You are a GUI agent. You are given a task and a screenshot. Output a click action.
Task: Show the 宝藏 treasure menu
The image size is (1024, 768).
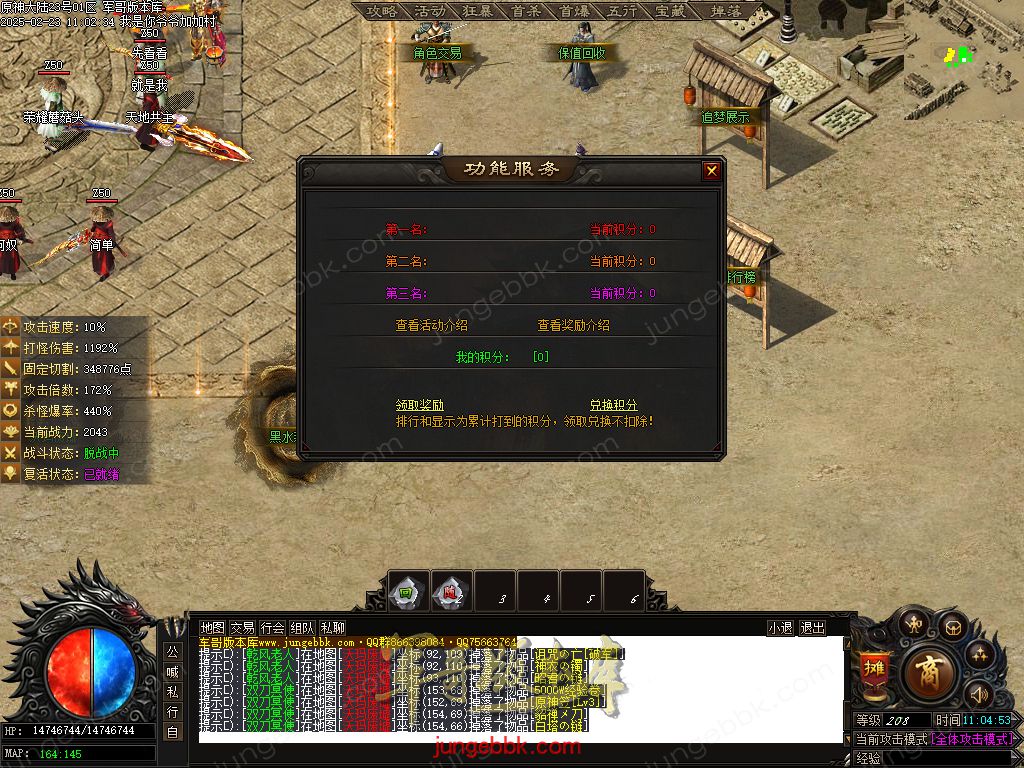[x=670, y=11]
